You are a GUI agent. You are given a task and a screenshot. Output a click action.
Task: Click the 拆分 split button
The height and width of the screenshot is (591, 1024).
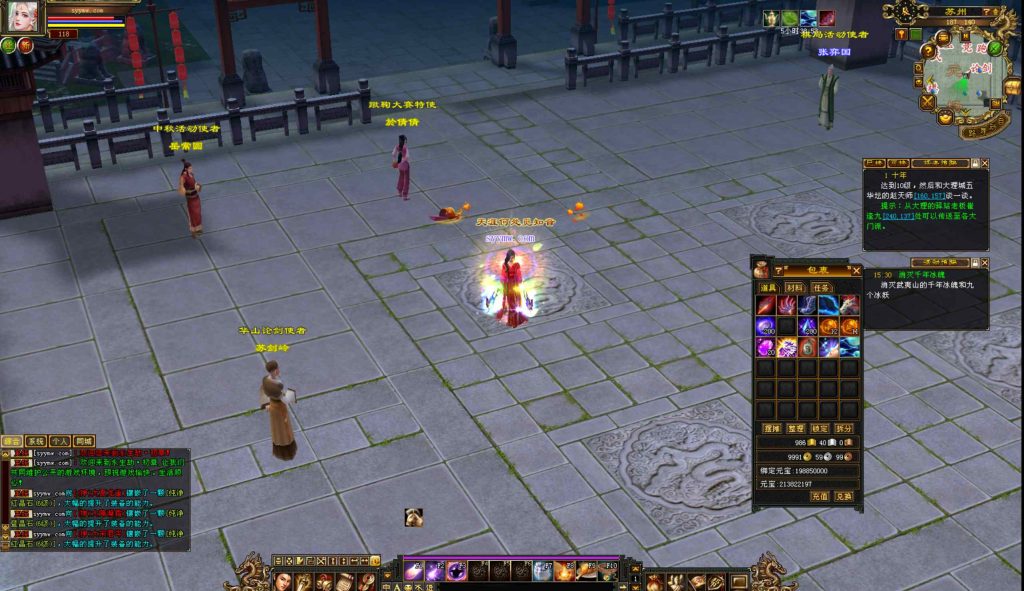tap(843, 428)
